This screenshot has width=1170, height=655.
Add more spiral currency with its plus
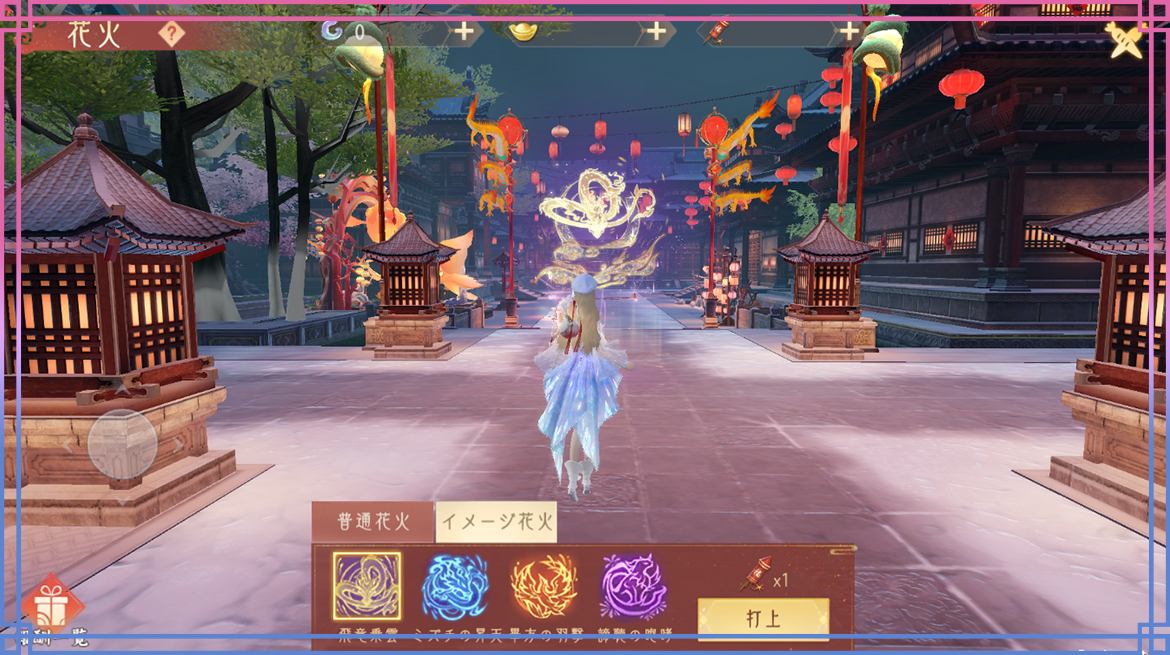point(464,32)
